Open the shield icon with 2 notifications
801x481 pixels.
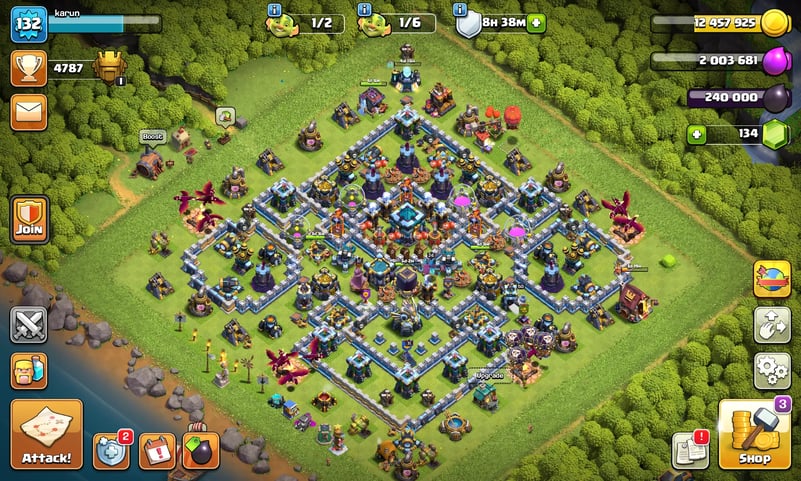coord(112,451)
